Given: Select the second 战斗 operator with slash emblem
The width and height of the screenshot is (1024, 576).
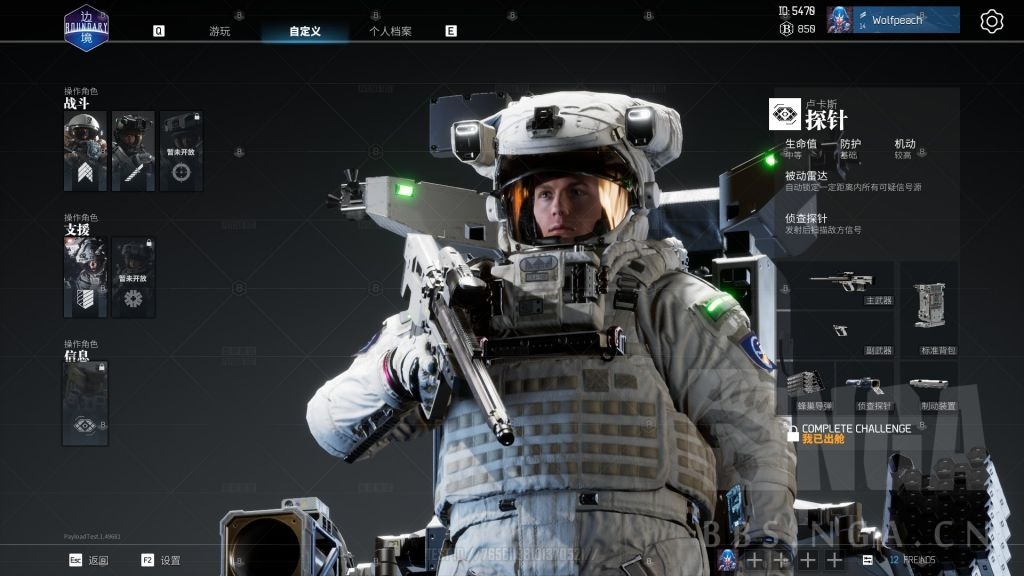Looking at the screenshot, I should pos(133,151).
